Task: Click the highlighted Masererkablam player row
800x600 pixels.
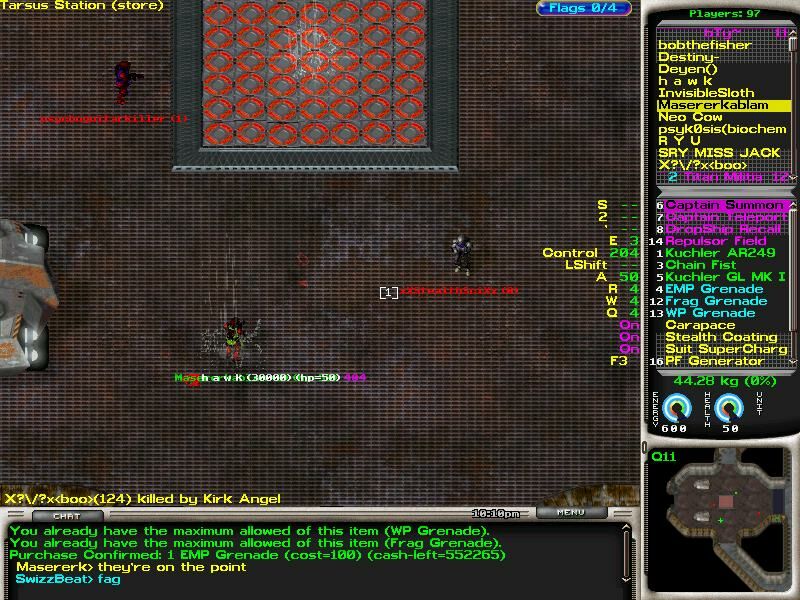Action: pyautogui.click(x=713, y=105)
